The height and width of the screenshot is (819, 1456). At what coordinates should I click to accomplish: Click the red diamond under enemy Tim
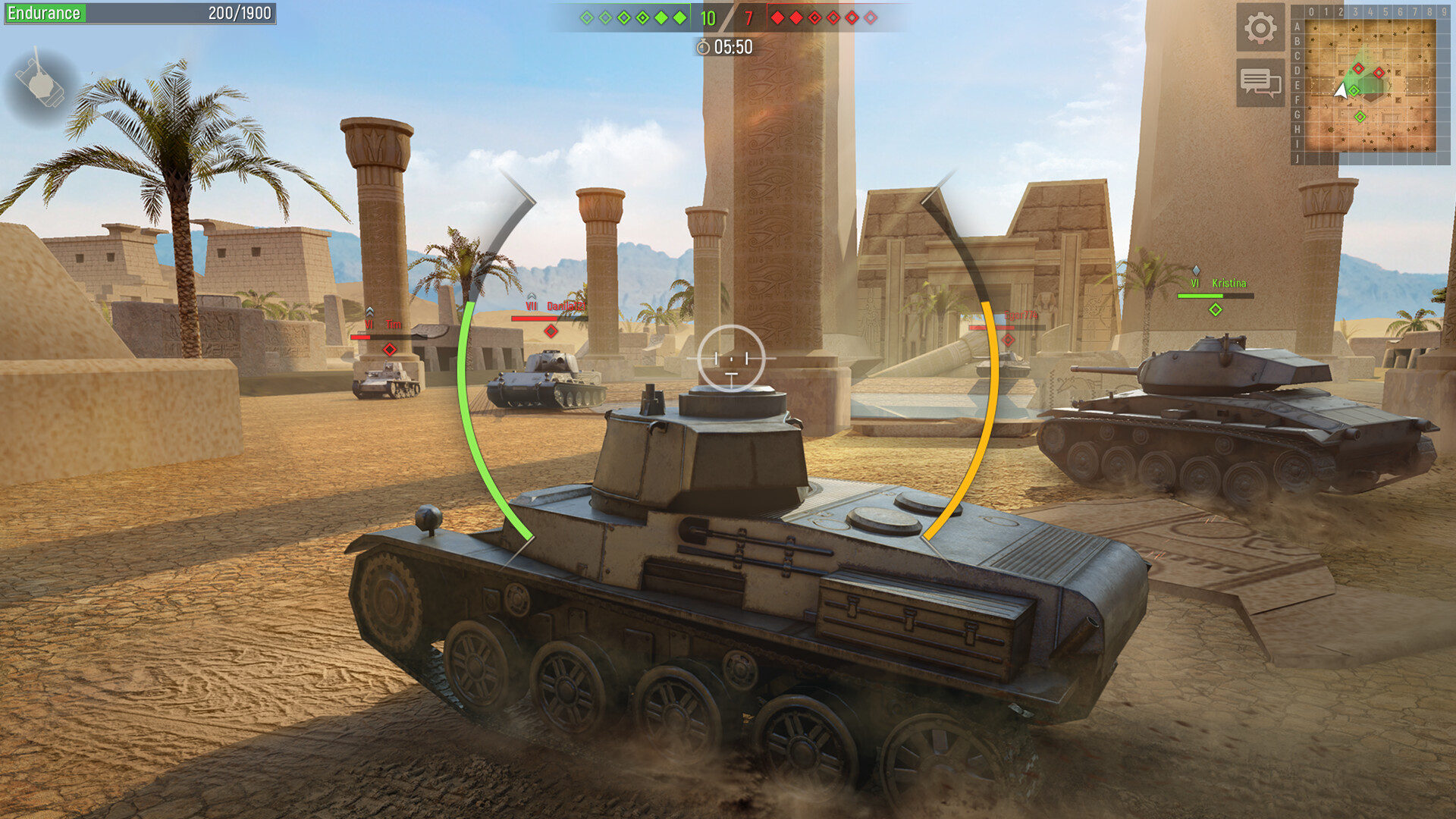(x=390, y=350)
